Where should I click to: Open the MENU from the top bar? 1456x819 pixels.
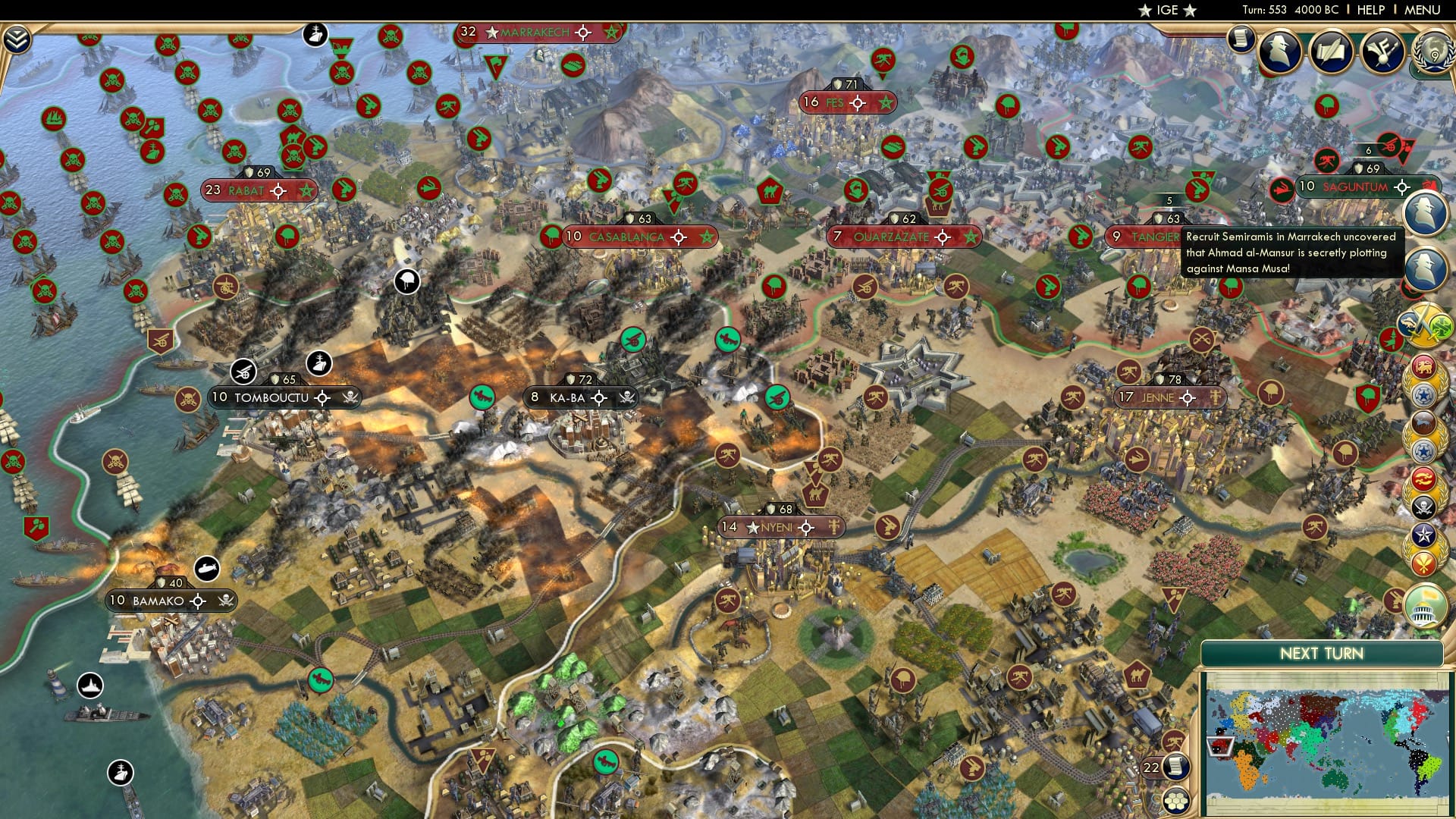(x=1425, y=10)
